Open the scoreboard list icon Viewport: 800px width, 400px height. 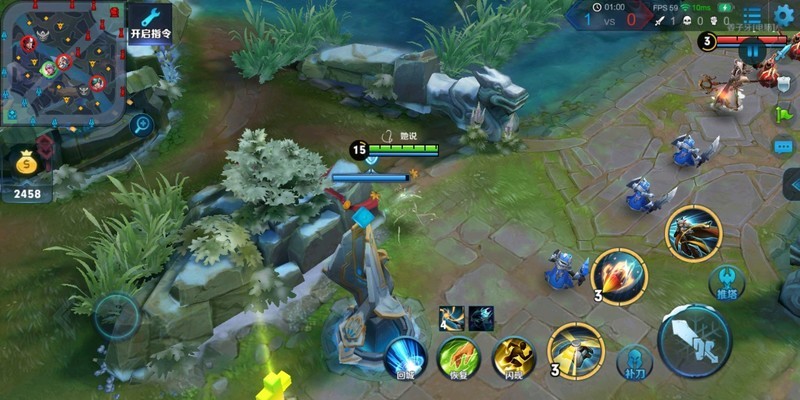752,16
